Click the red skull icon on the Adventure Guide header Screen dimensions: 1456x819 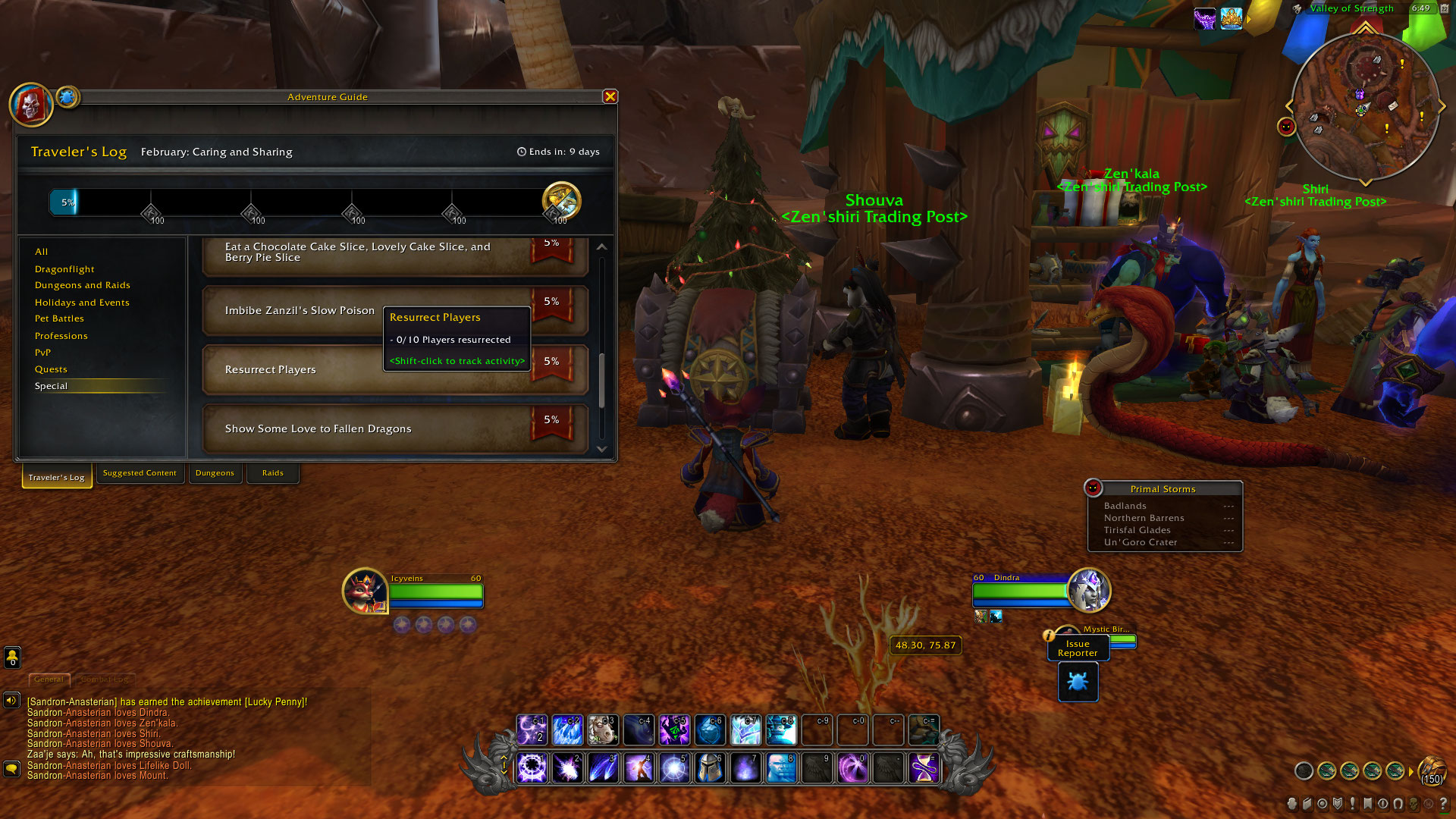[x=30, y=105]
